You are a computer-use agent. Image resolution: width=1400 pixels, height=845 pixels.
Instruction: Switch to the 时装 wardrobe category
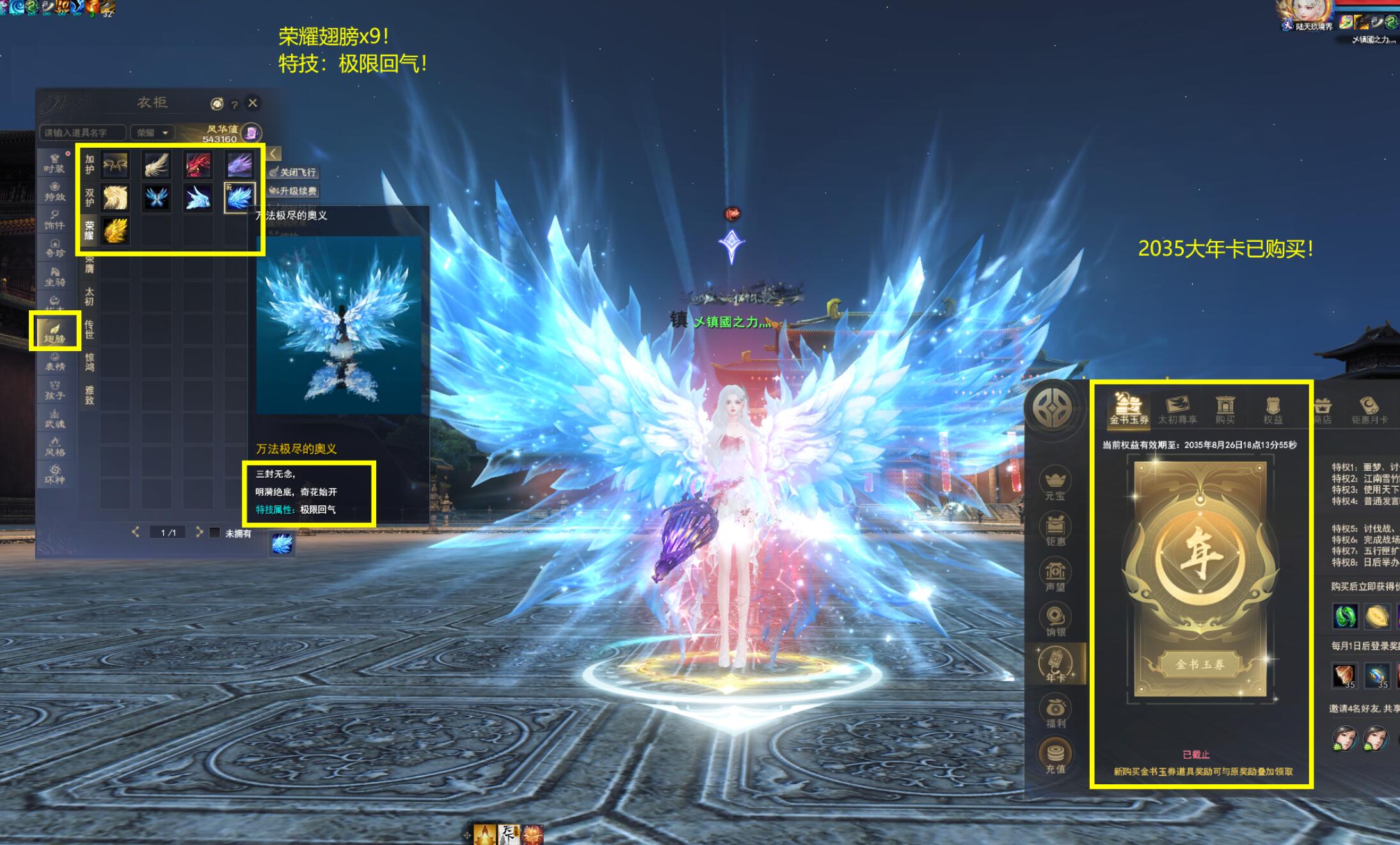(x=54, y=162)
